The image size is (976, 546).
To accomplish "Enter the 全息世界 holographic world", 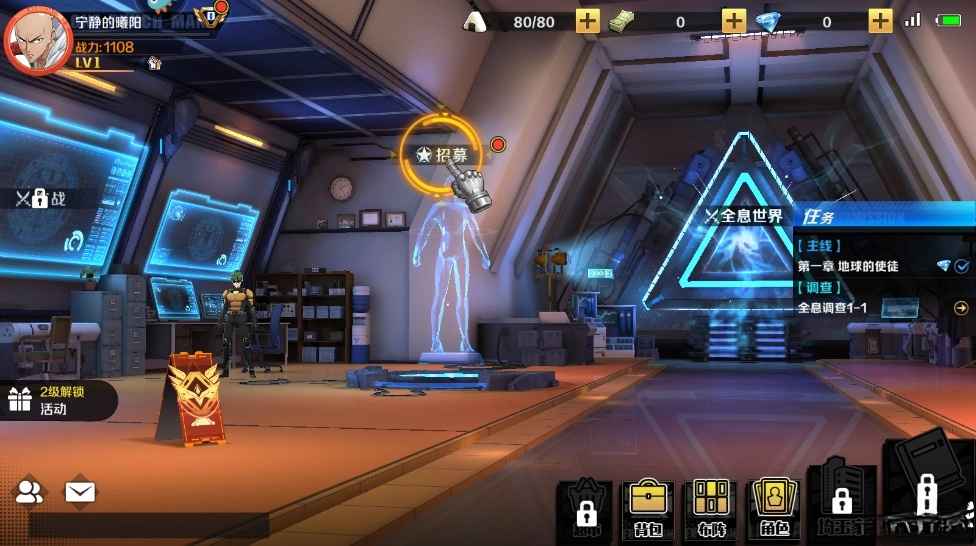I will coord(744,217).
